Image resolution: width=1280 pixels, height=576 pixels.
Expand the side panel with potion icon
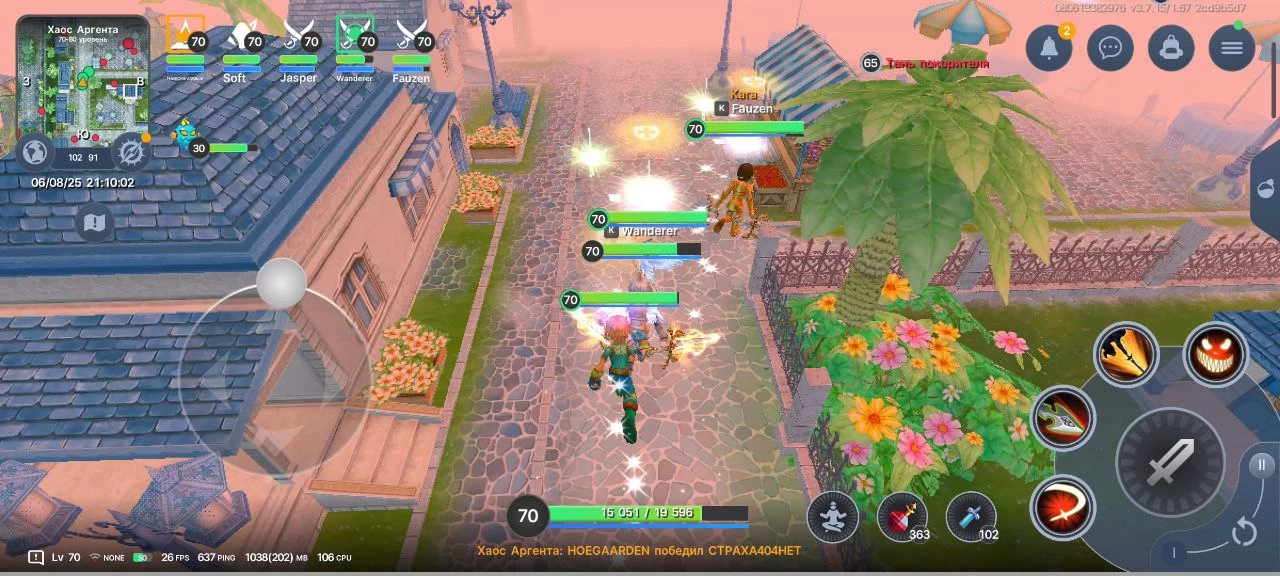click(x=1267, y=190)
